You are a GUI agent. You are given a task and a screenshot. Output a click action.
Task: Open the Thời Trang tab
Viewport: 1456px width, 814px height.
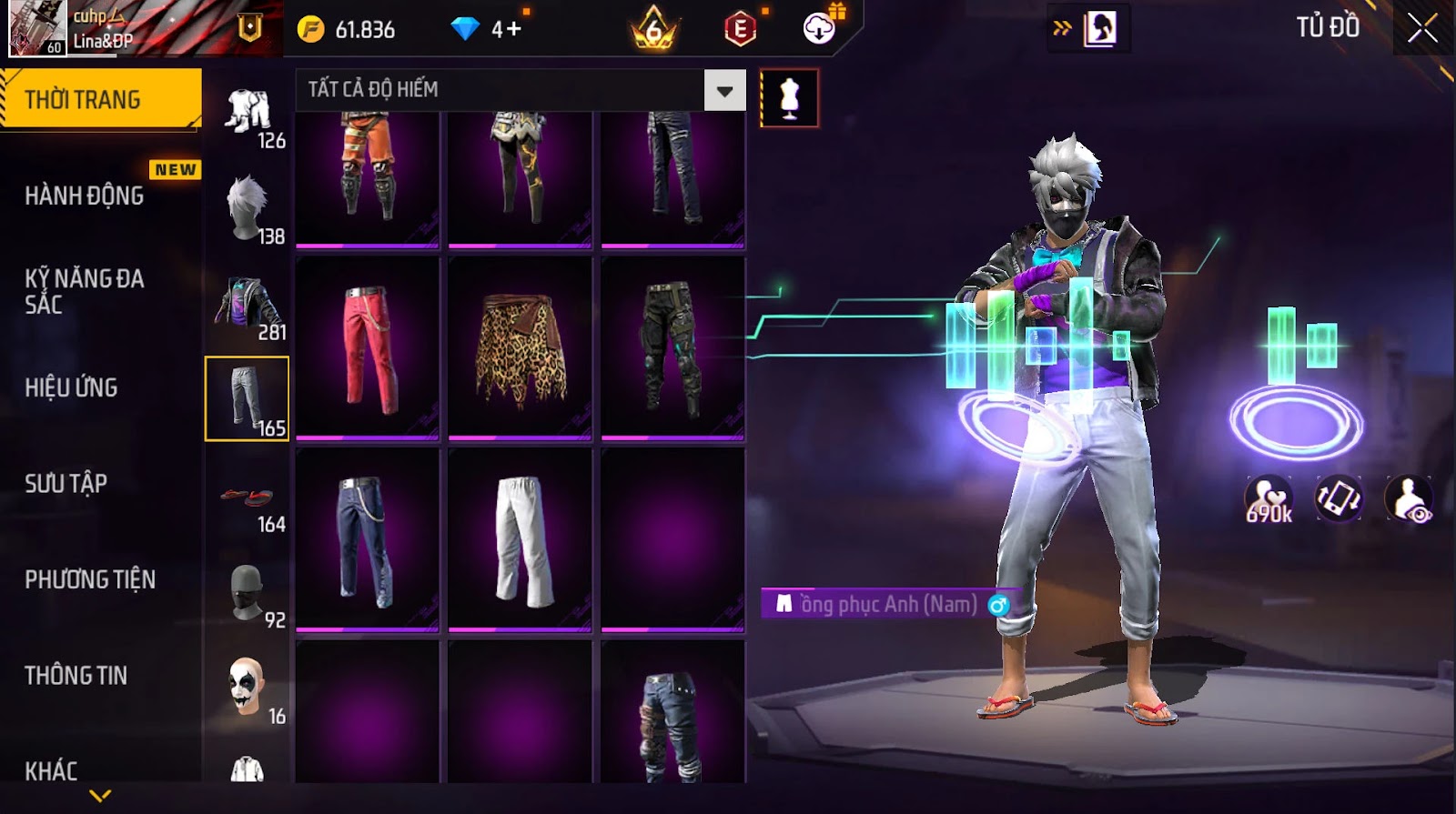pos(100,99)
